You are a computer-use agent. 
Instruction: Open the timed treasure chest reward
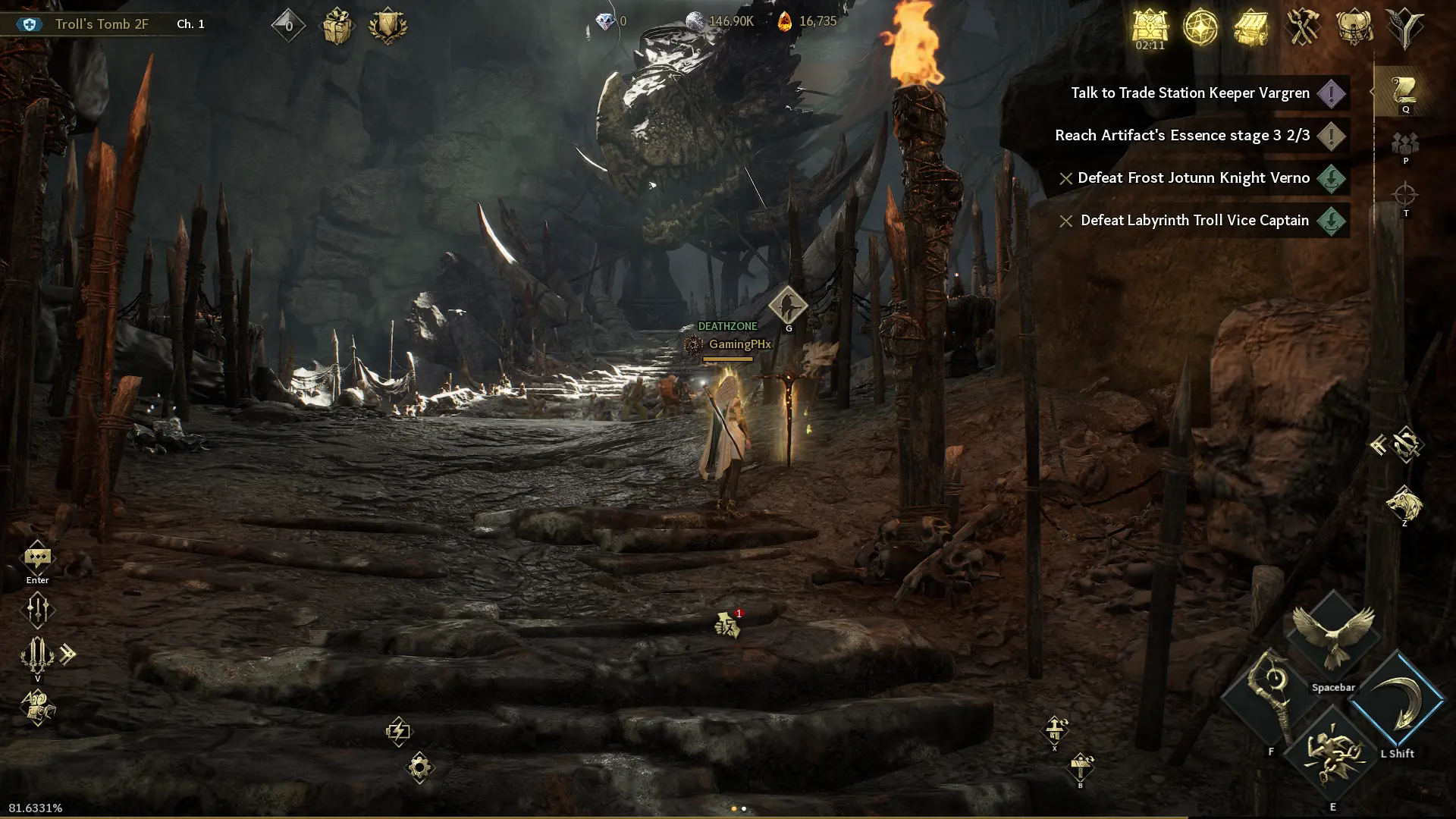[x=1150, y=27]
